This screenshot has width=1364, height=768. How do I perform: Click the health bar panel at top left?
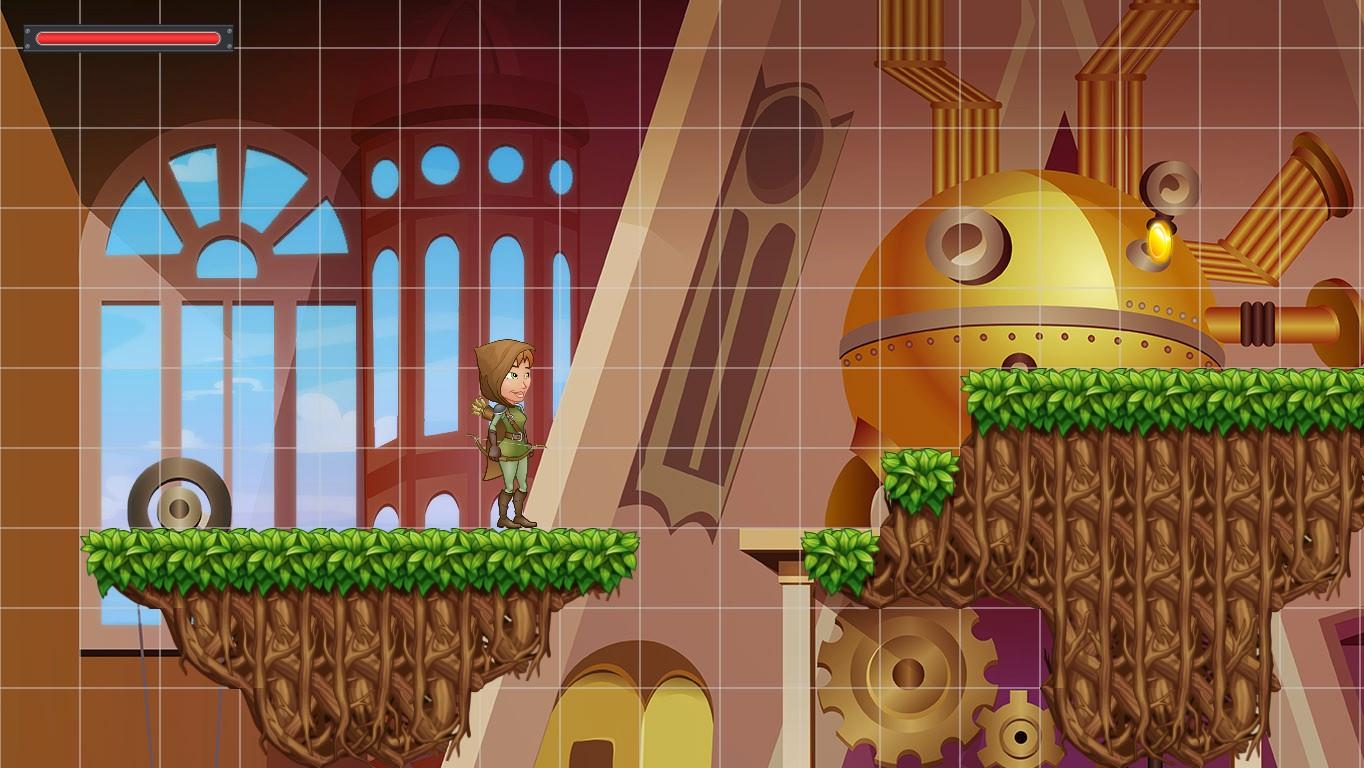click(x=128, y=38)
